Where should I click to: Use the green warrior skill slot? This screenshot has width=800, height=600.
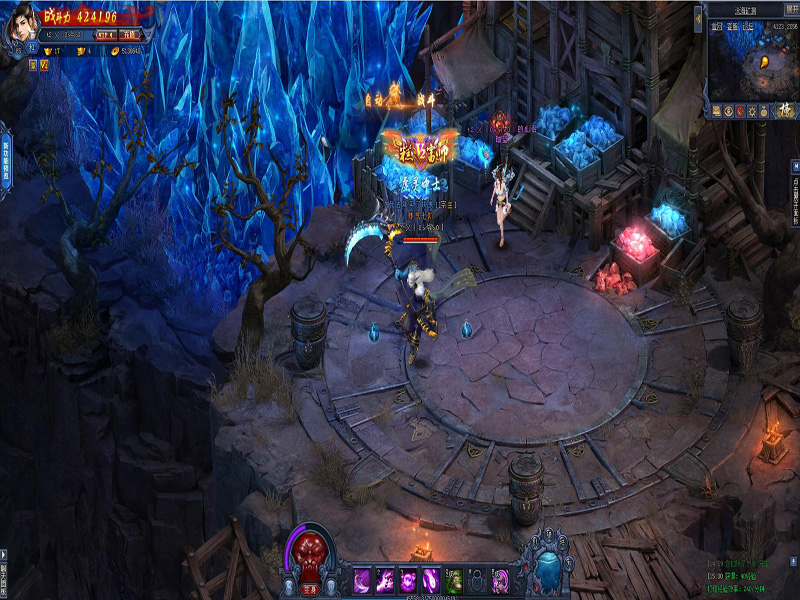tap(455, 579)
